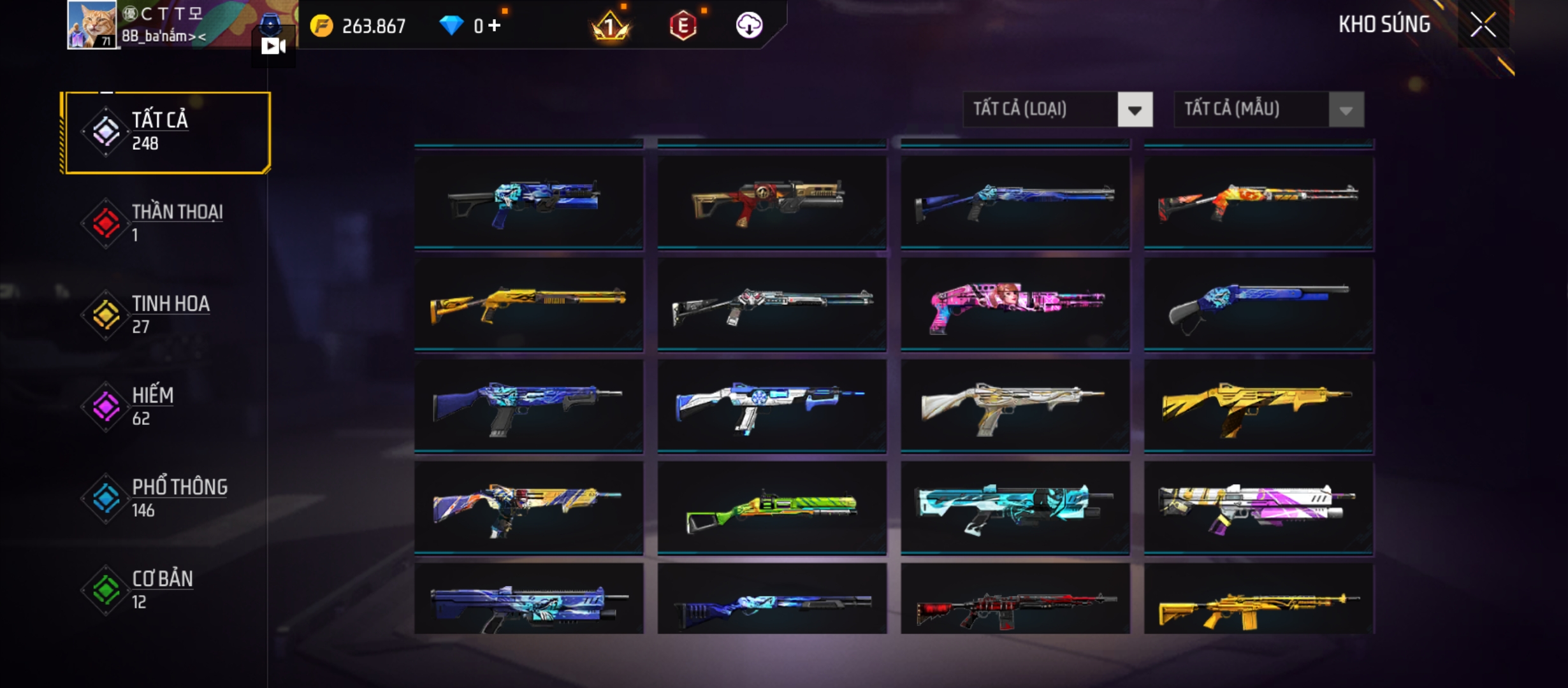
Task: Switch to the Thần Thoại rarity tab
Action: (x=167, y=223)
